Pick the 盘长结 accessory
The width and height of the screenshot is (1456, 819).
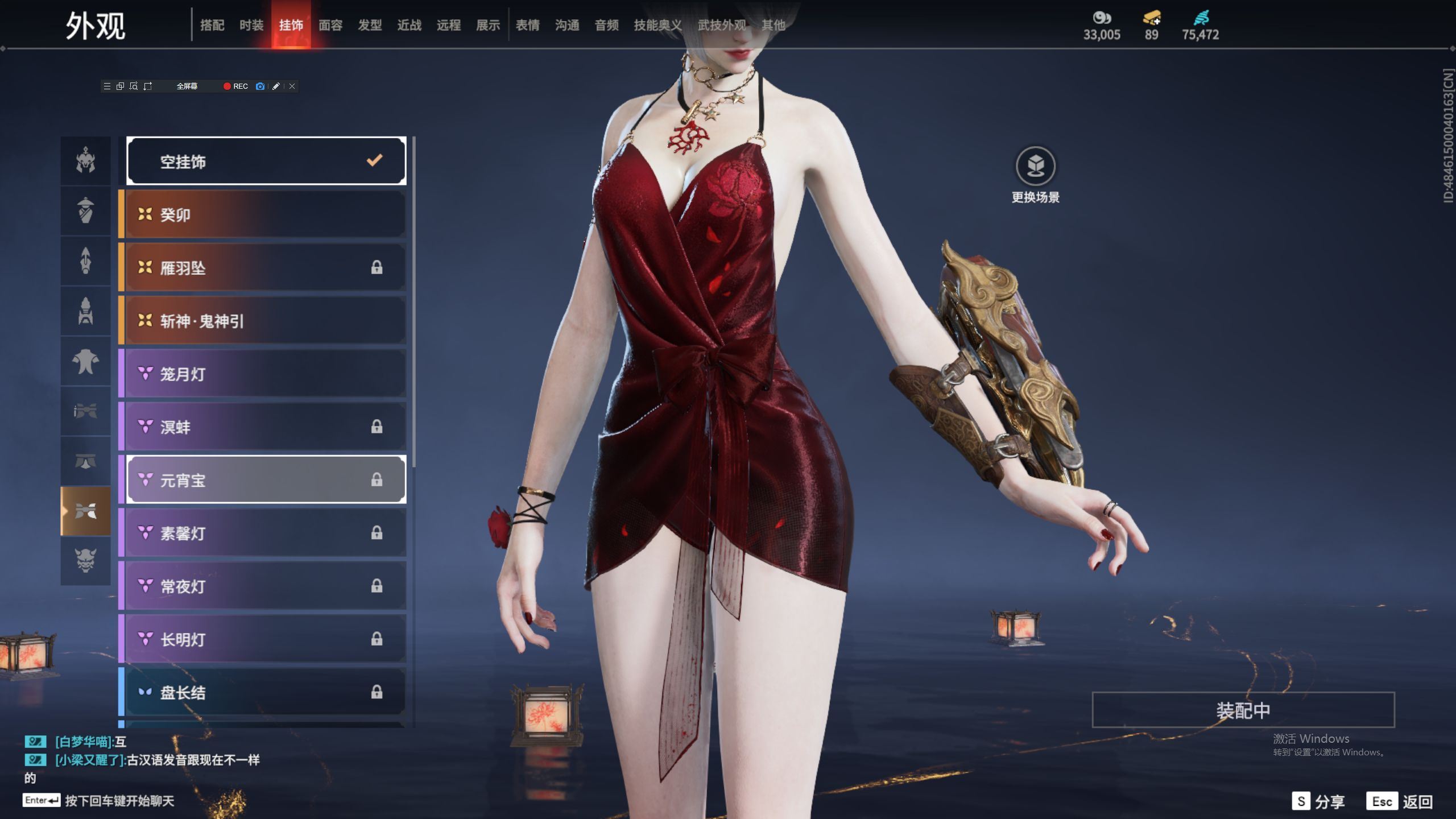coord(266,692)
